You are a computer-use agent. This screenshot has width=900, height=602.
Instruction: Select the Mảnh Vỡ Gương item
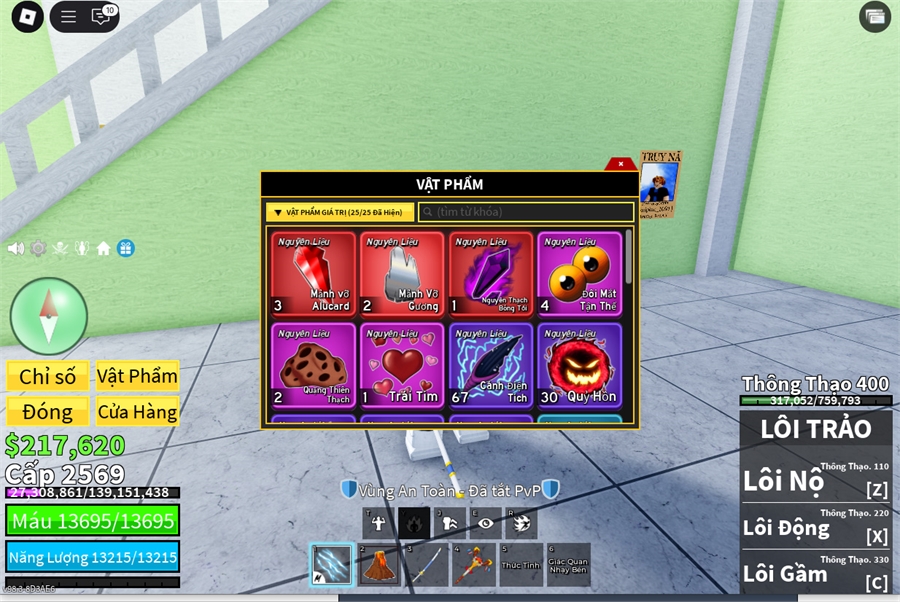click(x=402, y=274)
